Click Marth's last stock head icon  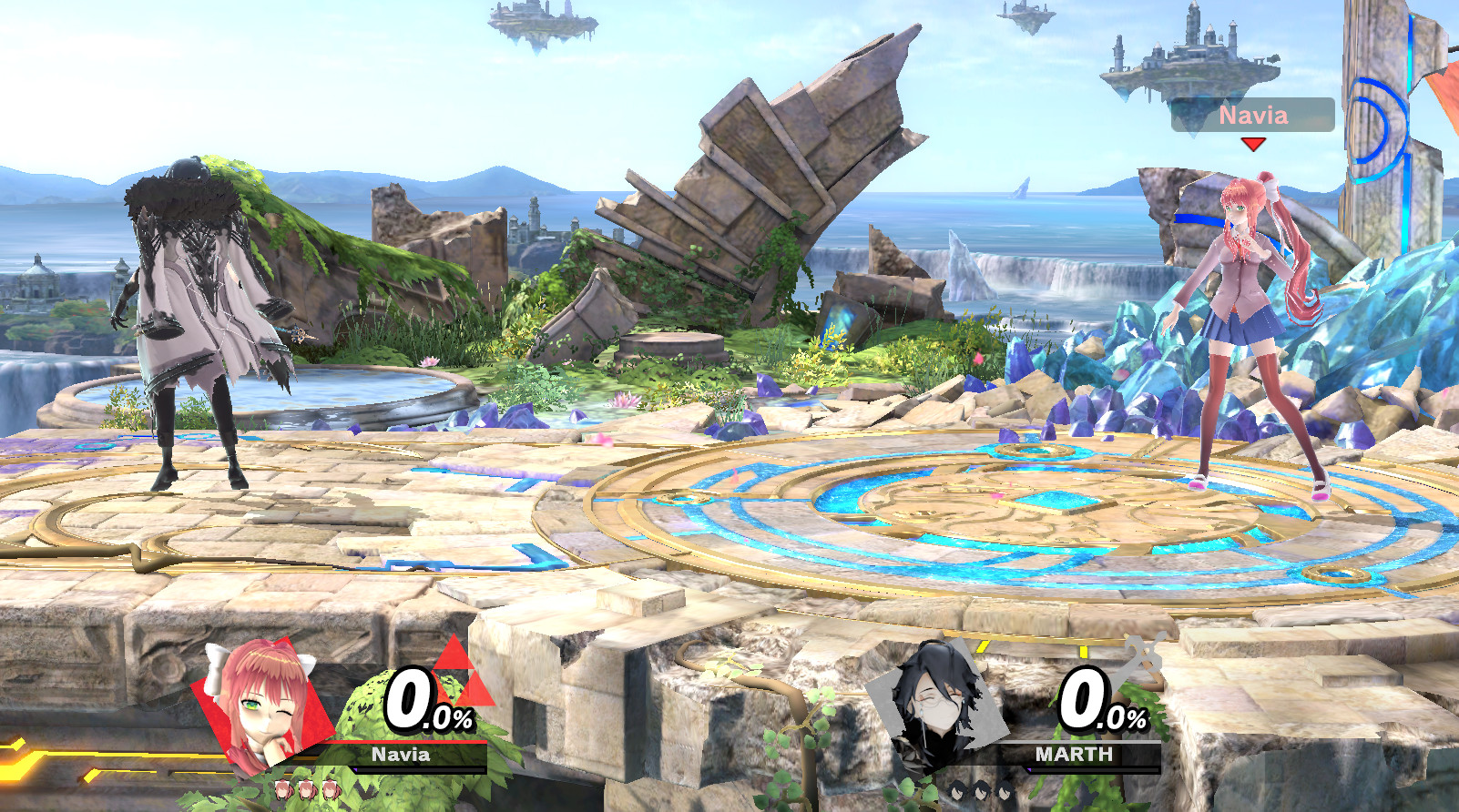pos(1005,790)
